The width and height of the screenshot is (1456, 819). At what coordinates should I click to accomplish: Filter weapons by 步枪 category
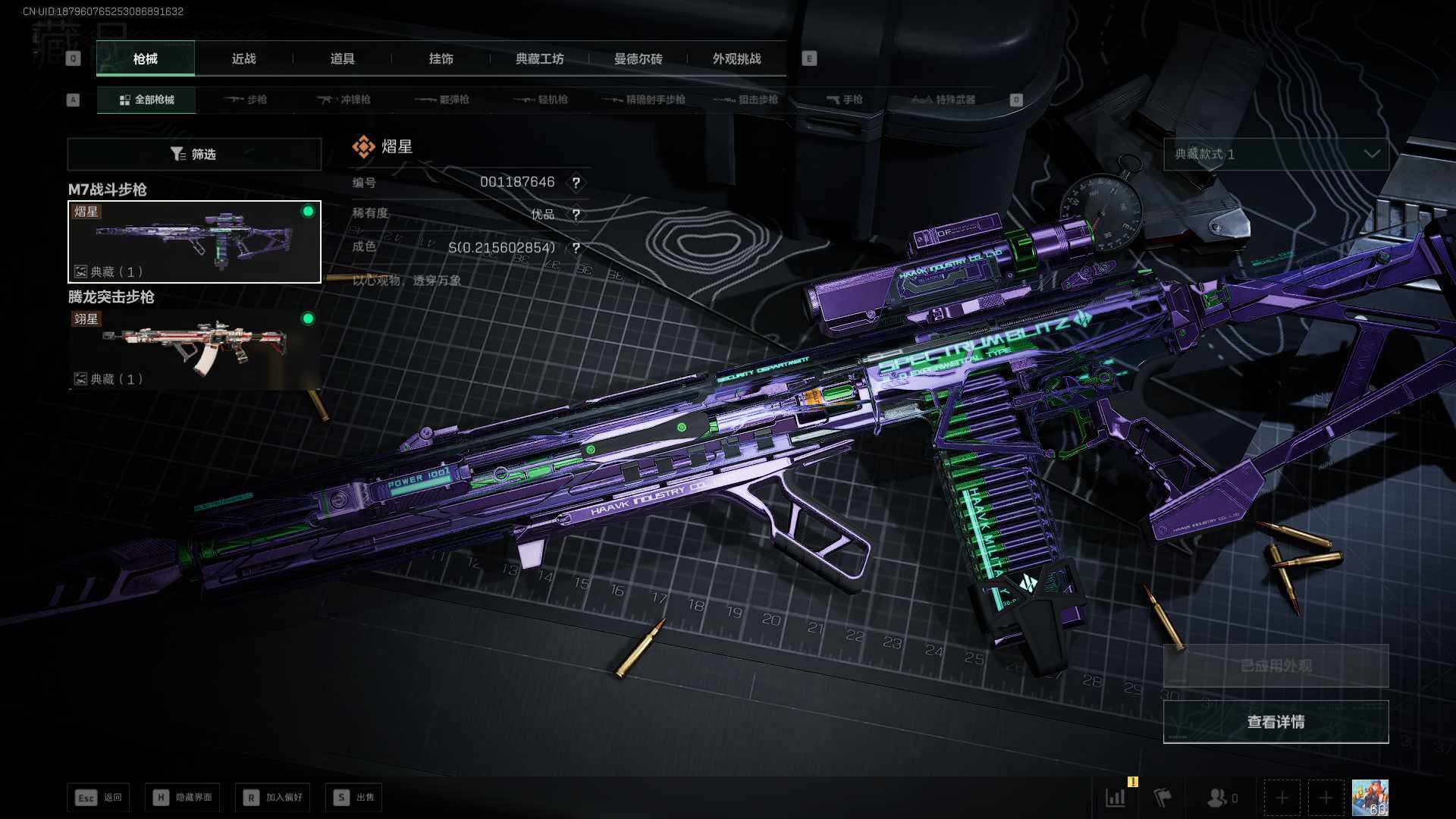click(x=246, y=99)
